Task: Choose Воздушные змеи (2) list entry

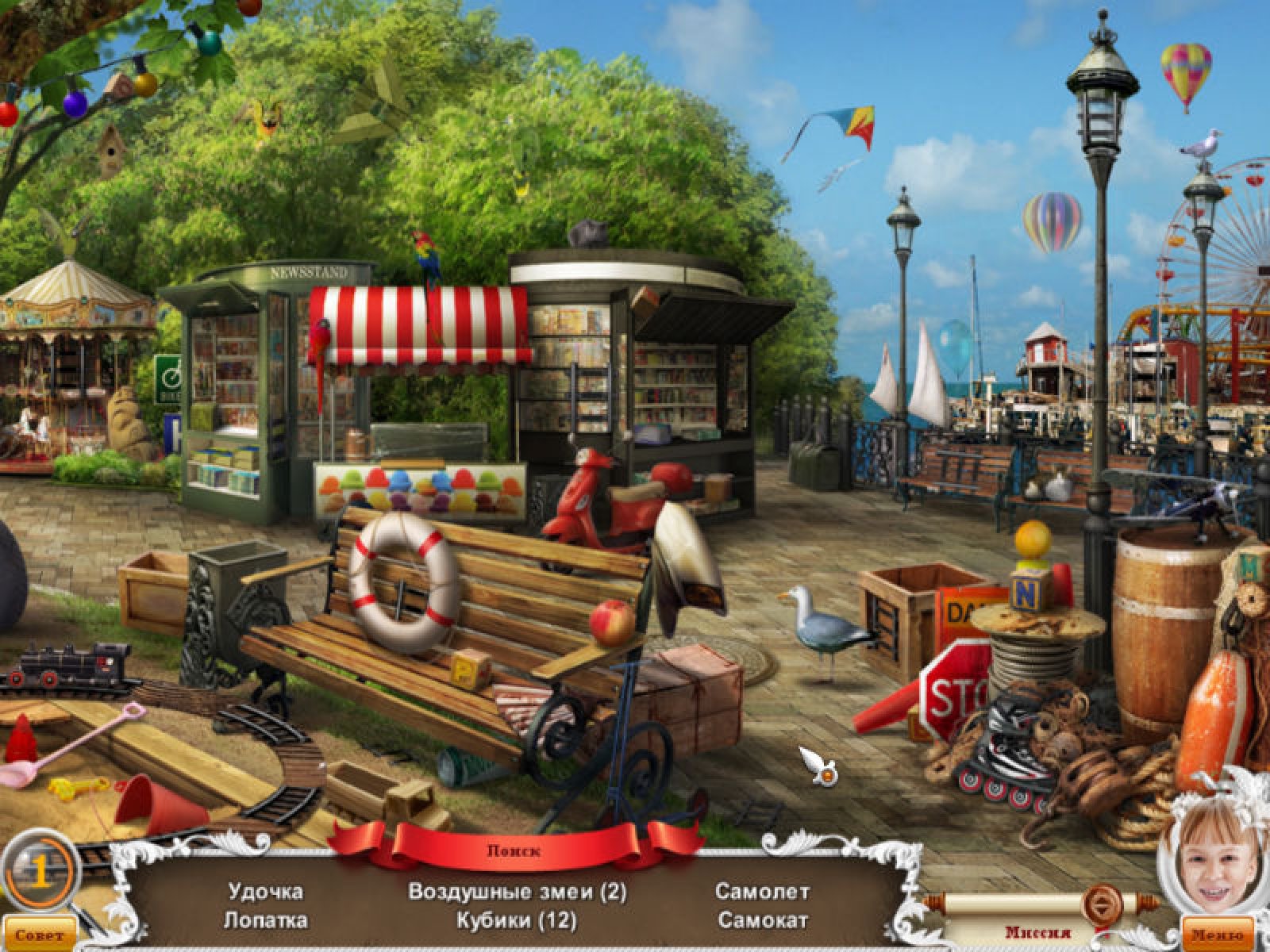Action: [517, 891]
